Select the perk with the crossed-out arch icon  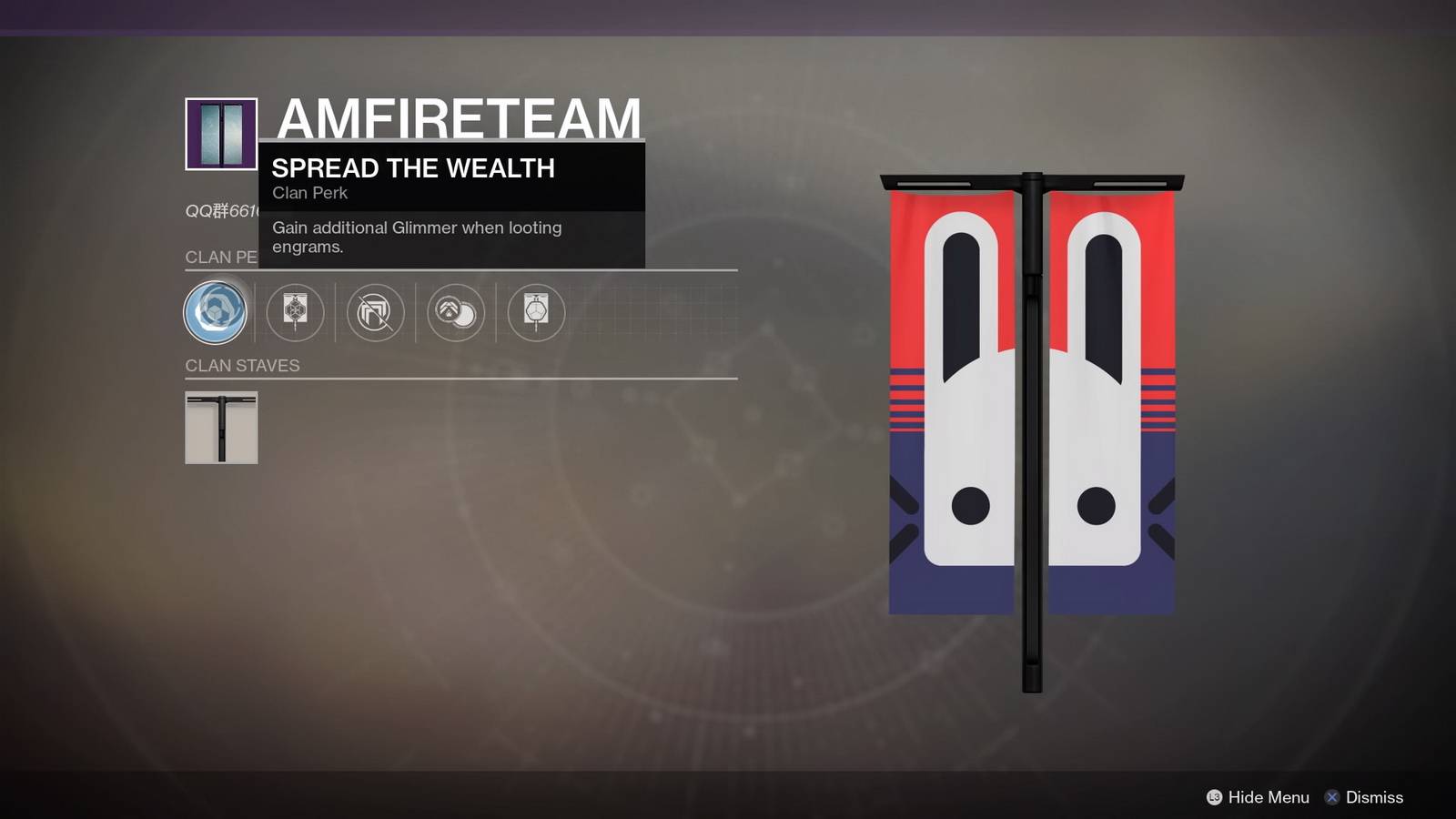(x=375, y=312)
